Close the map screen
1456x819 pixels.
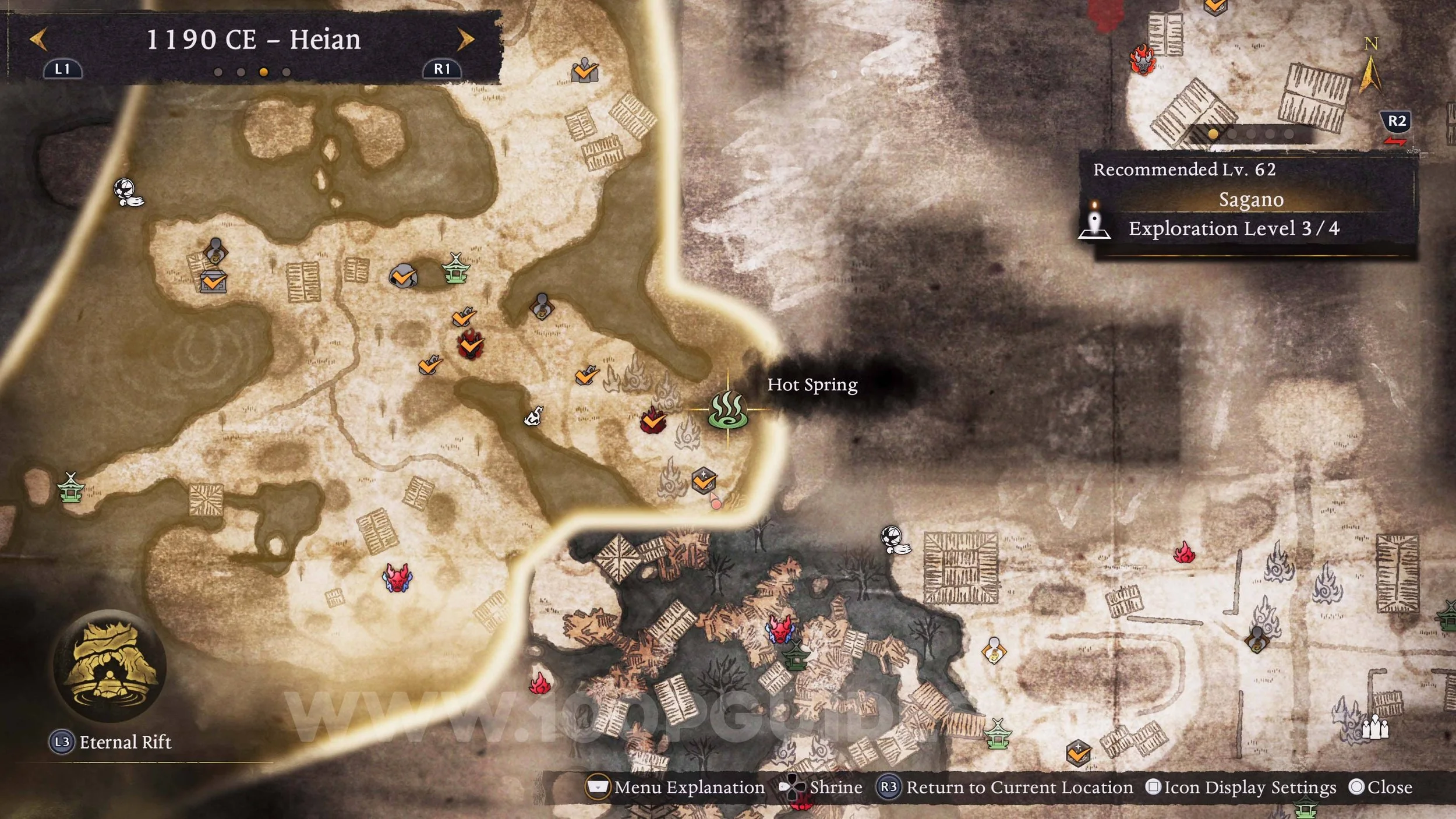tap(1381, 788)
